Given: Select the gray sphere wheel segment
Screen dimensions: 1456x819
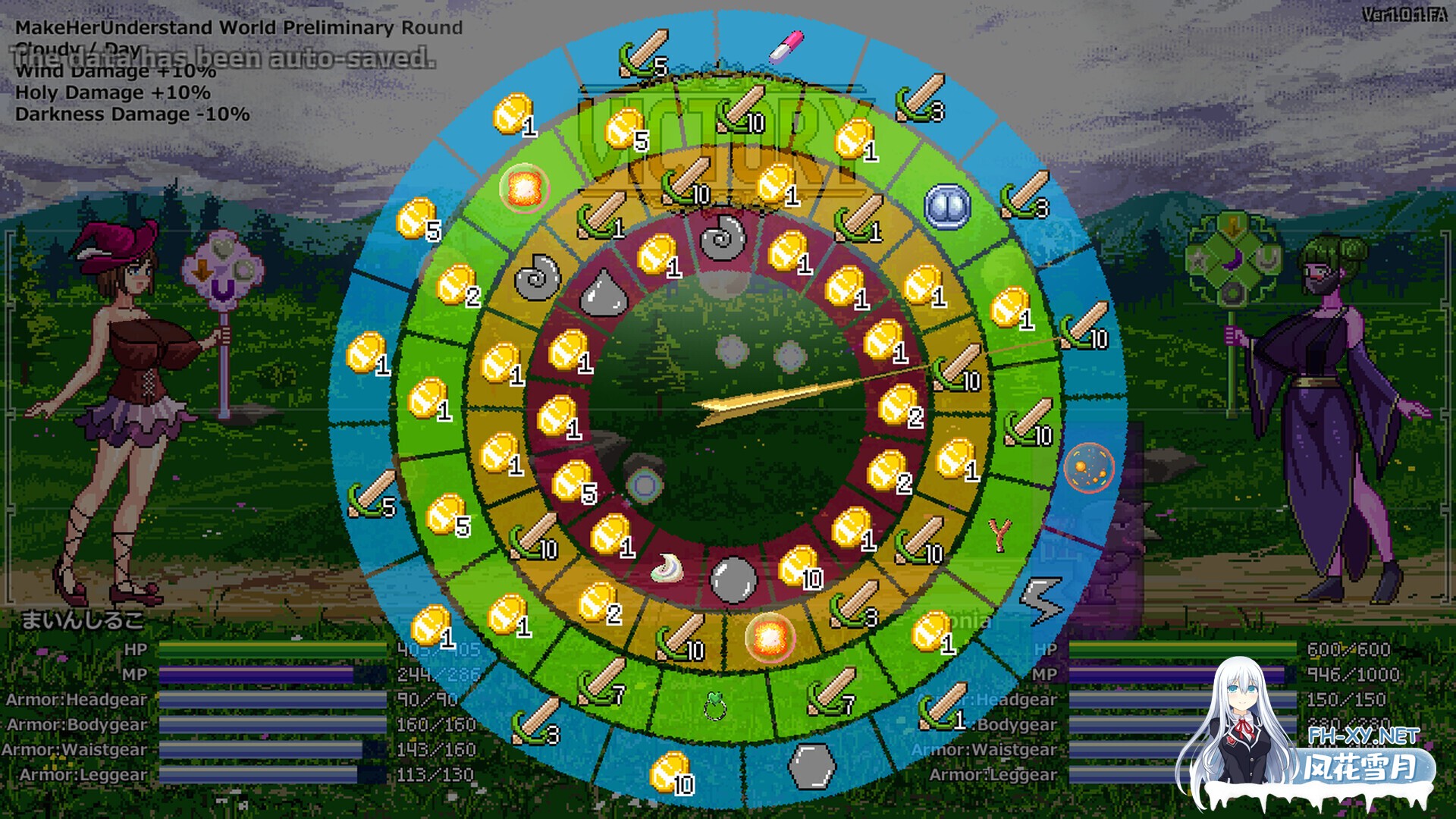Looking at the screenshot, I should (x=733, y=580).
